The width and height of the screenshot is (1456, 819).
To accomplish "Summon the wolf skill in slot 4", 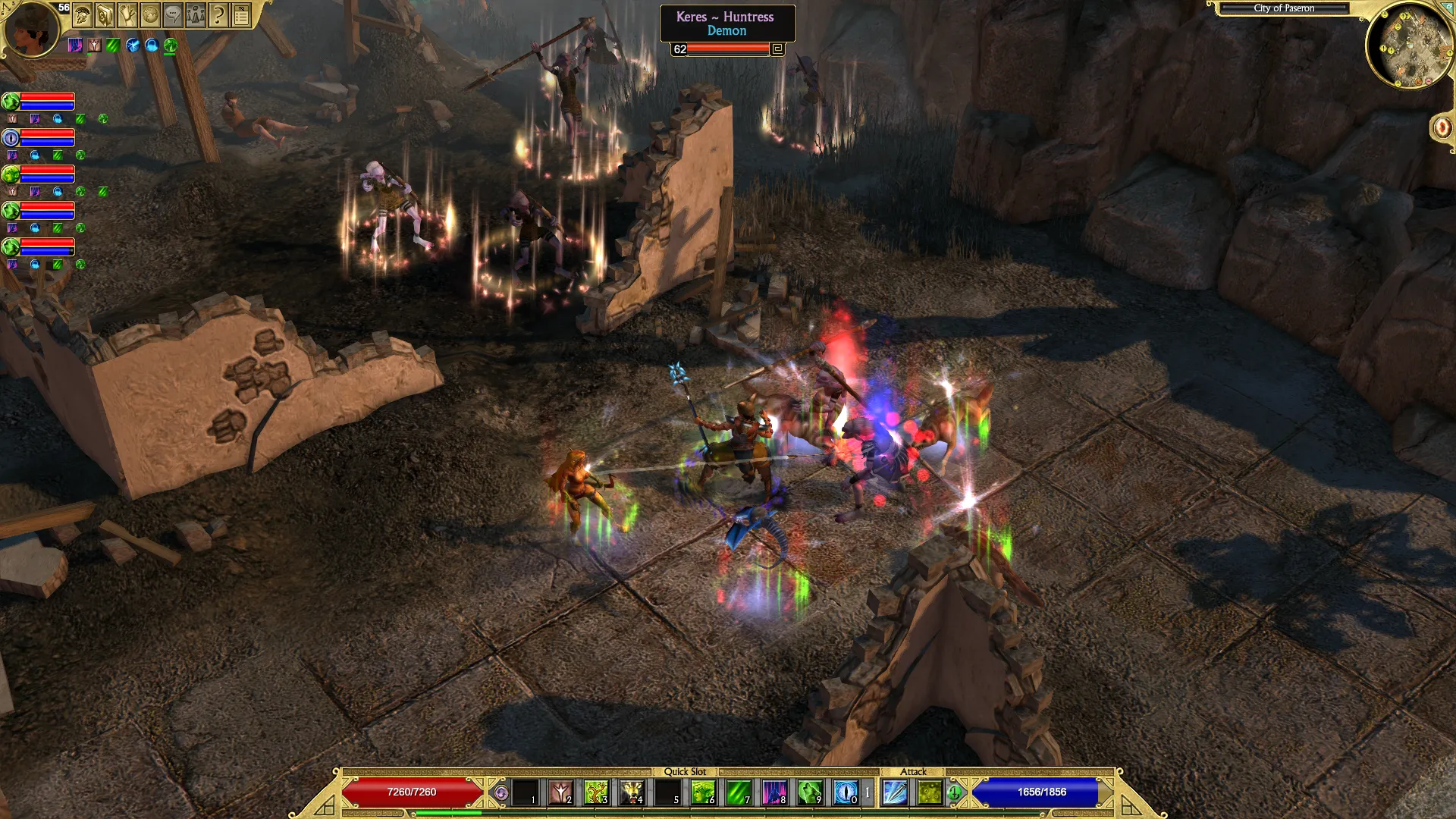I will [x=632, y=792].
